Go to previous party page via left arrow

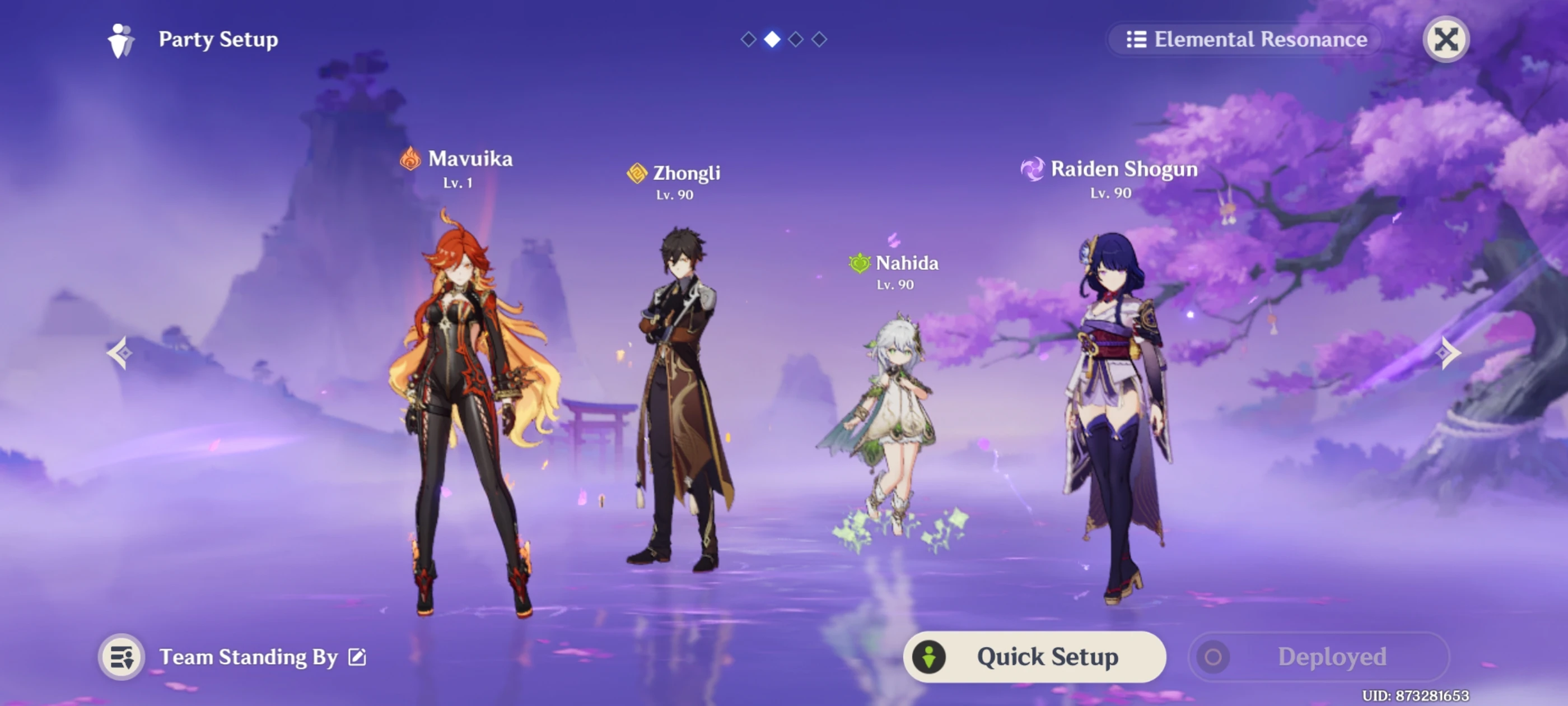pos(119,354)
